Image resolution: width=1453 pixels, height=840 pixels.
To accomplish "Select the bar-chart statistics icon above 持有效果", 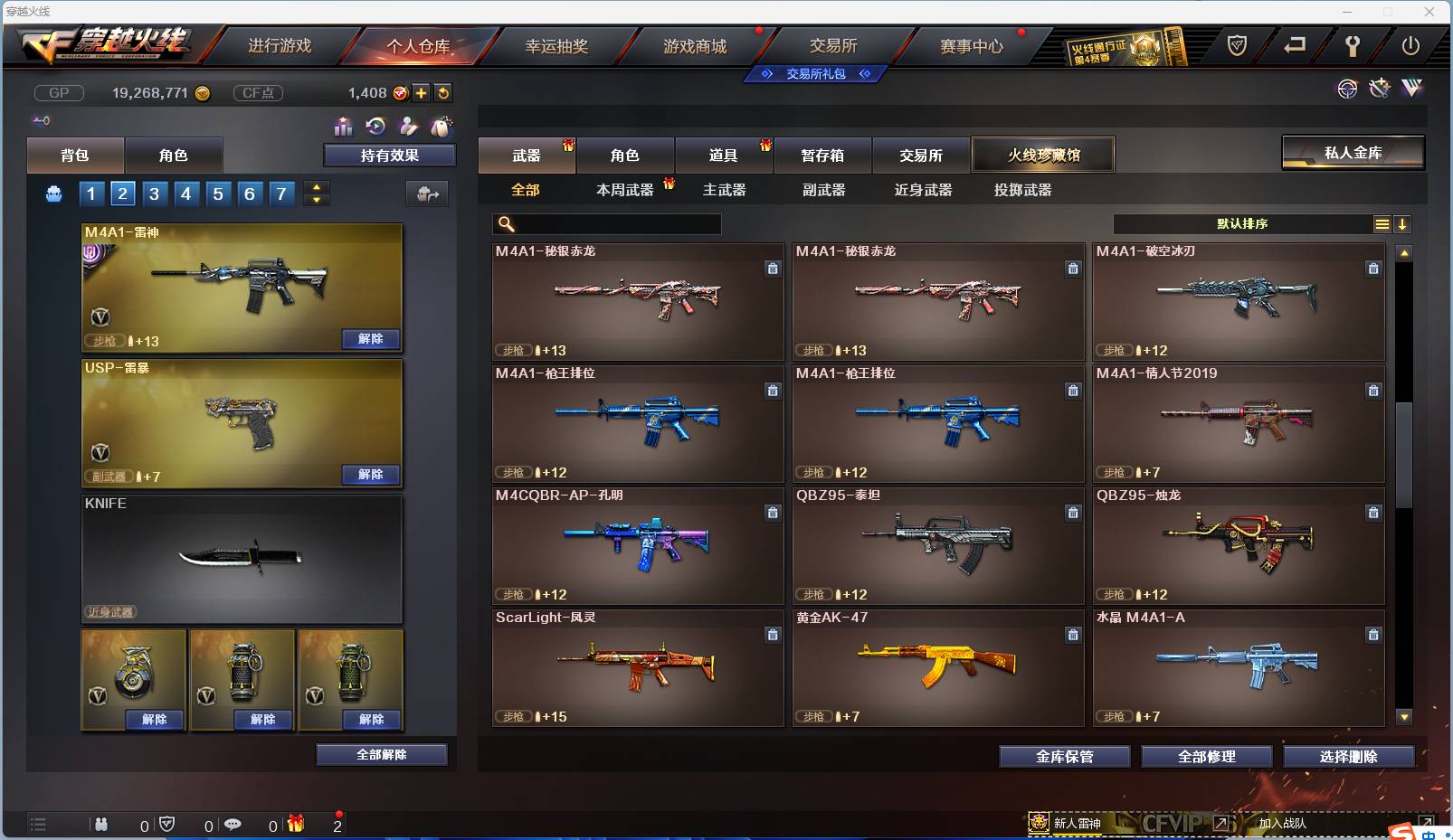I will tap(344, 127).
